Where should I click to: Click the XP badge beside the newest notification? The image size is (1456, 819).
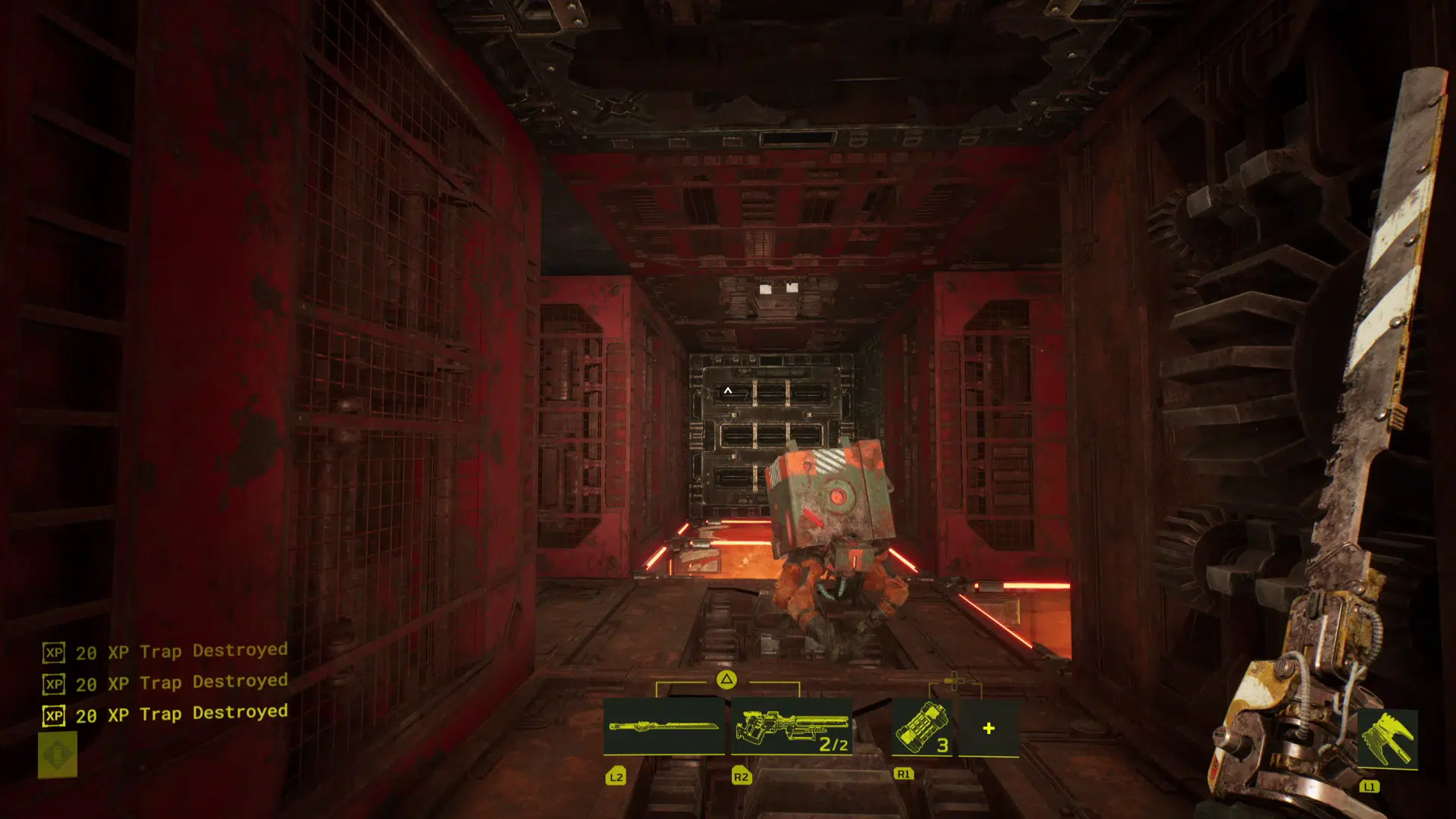tap(52, 714)
